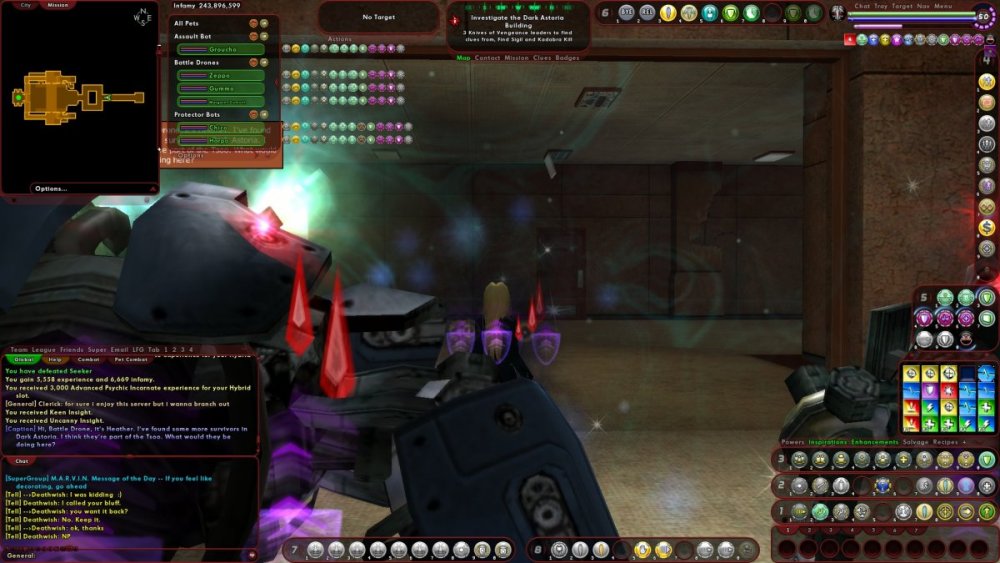This screenshot has height=563, width=1000.
Task: Select the Battle Drone named Gummo
Action: 221,88
